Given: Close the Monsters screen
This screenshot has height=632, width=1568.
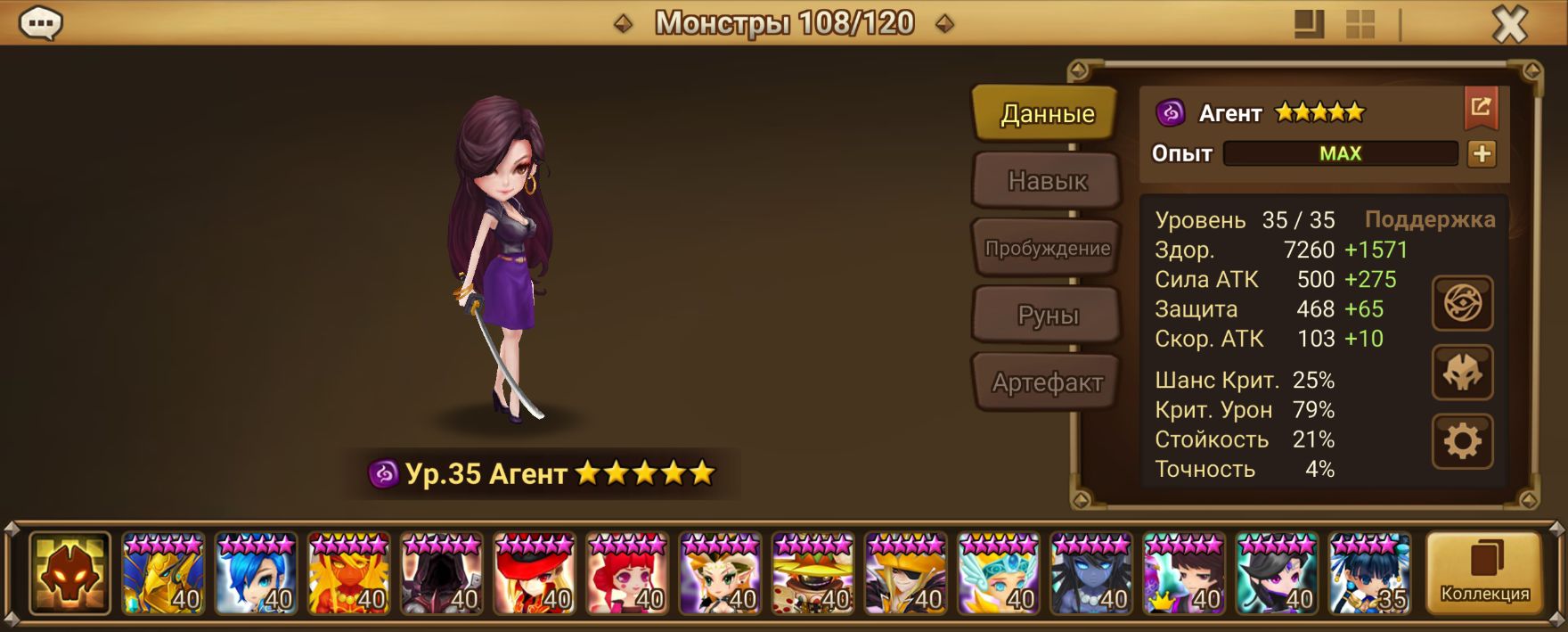Looking at the screenshot, I should coord(1509,24).
